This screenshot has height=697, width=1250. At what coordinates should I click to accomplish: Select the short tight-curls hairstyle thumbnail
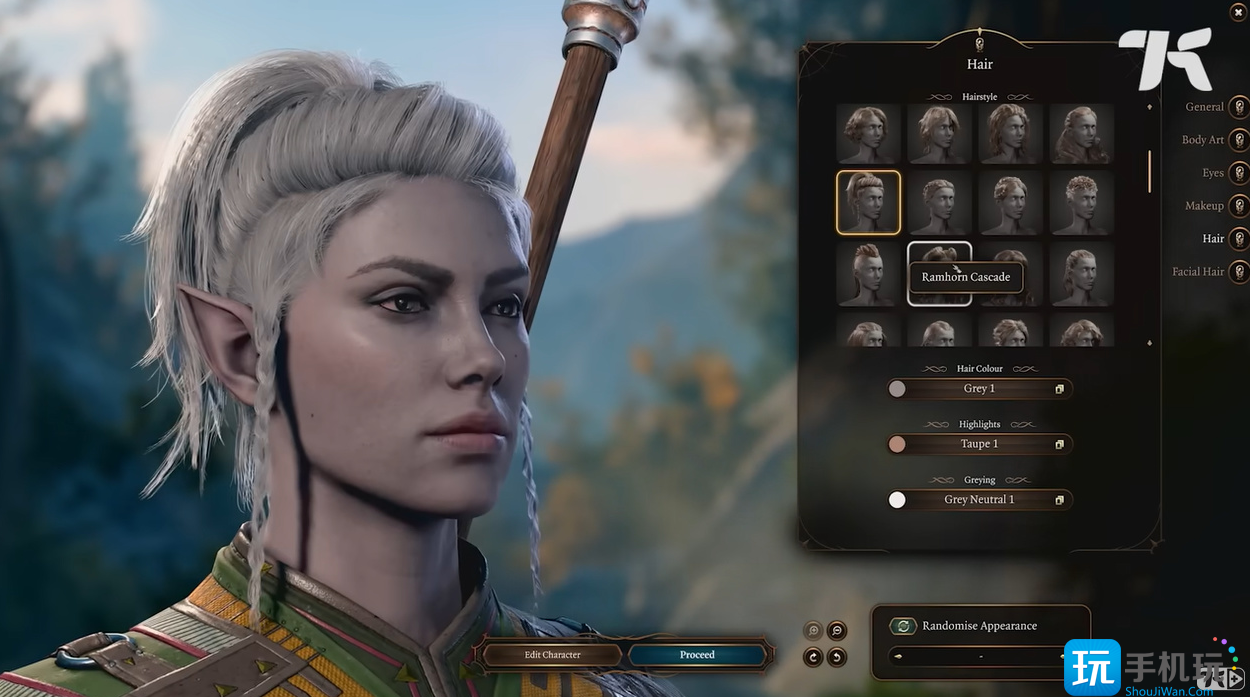(x=1081, y=202)
